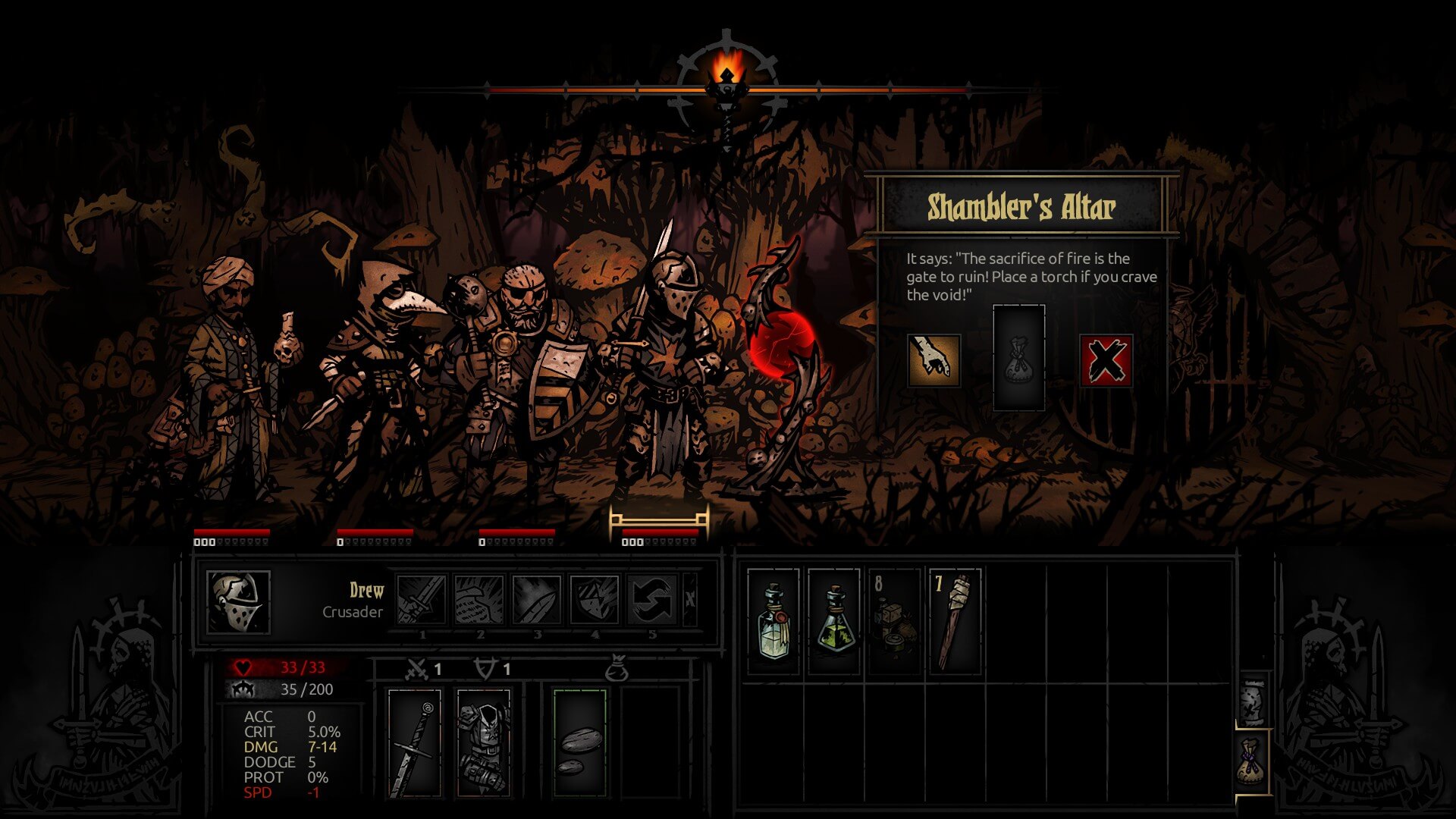Image resolution: width=1456 pixels, height=819 pixels.
Task: Open Drew the Crusader's portrait
Action: (238, 602)
